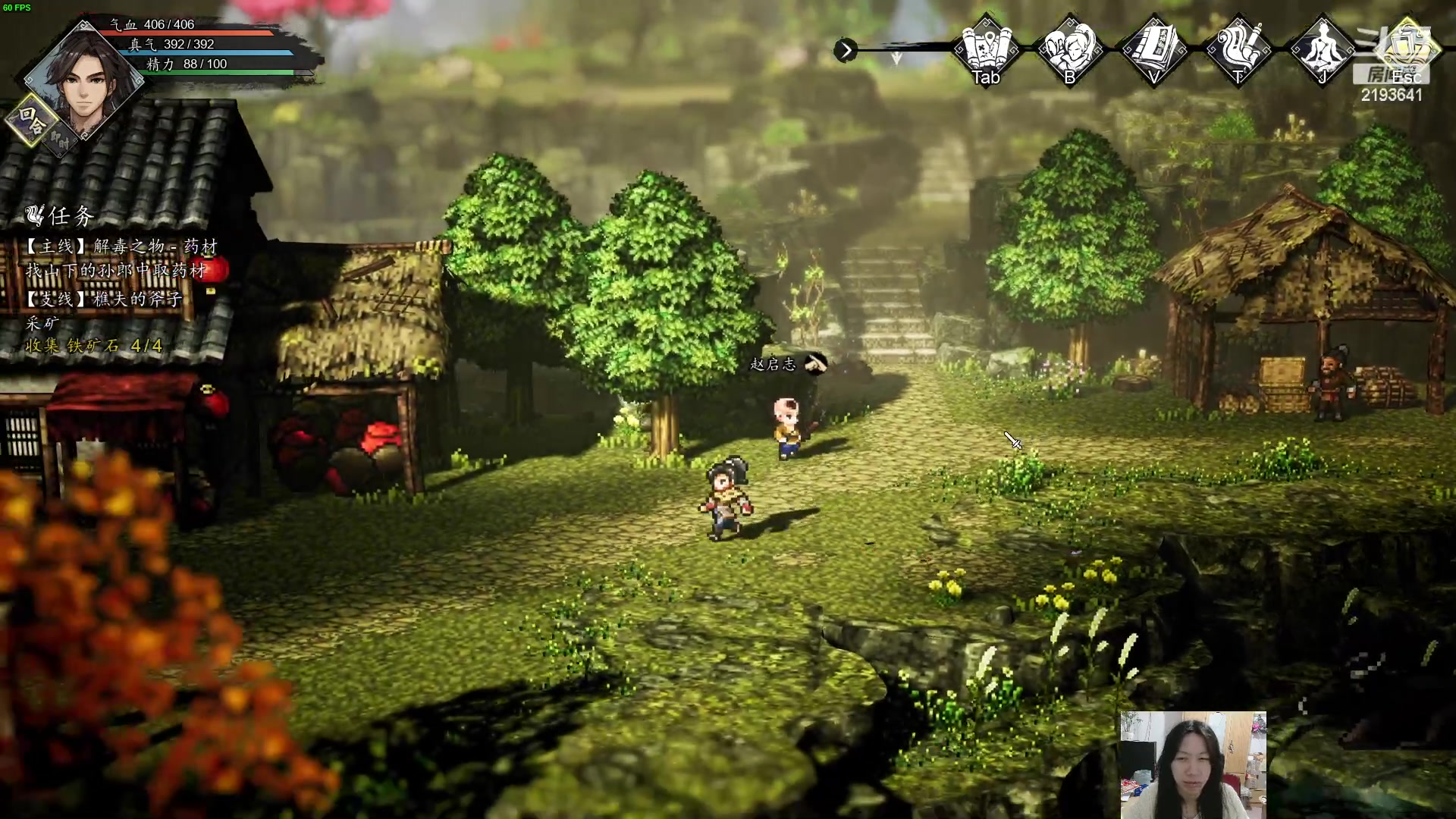Click the streamer webcam overlay
This screenshot has width=1456, height=819.
(1193, 764)
